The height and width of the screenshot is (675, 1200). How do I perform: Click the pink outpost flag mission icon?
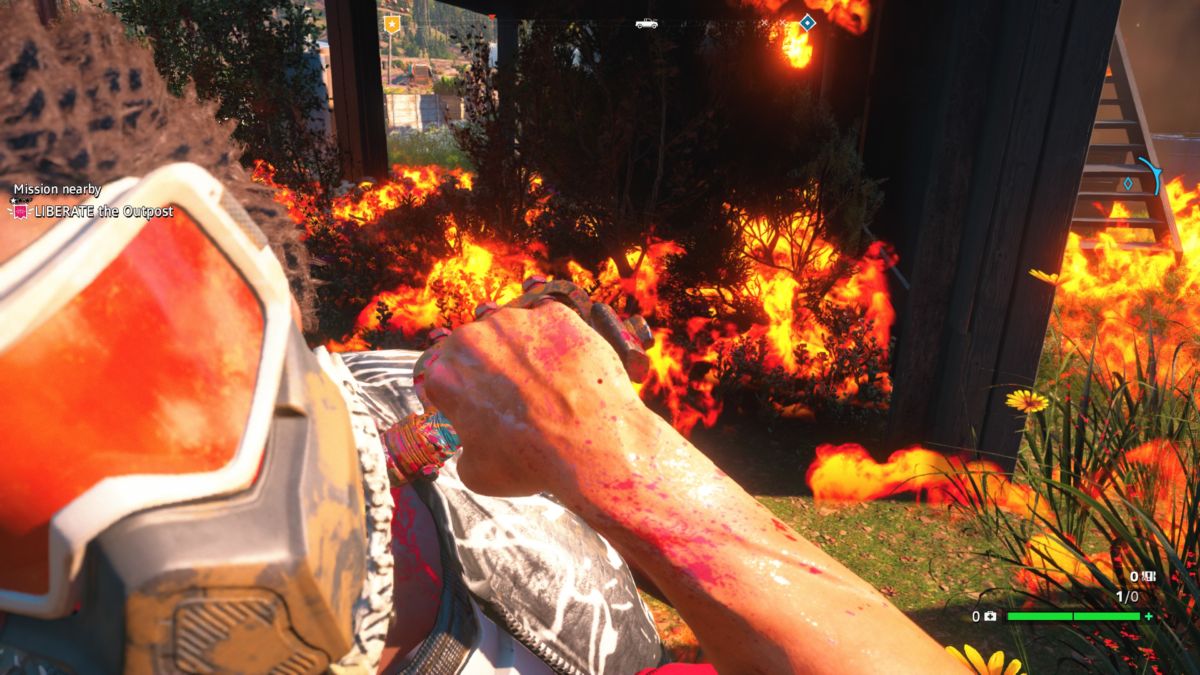(20, 212)
